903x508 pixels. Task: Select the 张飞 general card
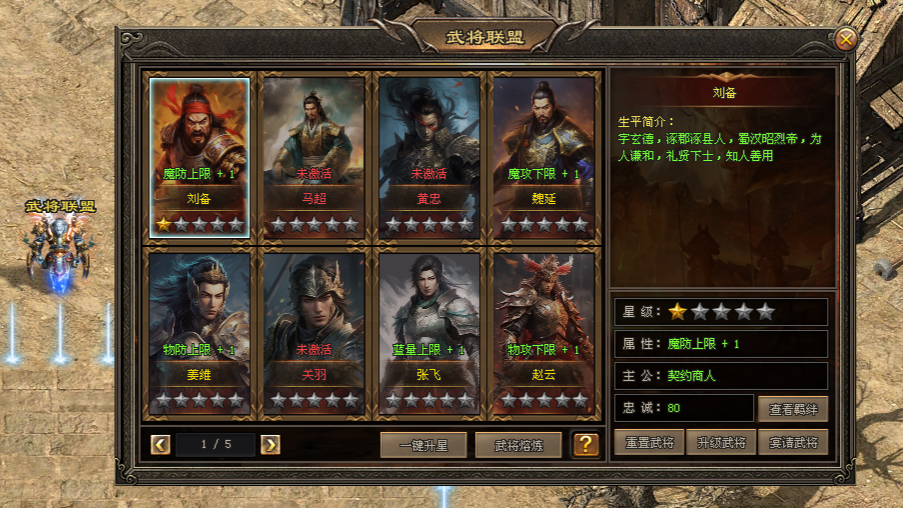[x=429, y=332]
